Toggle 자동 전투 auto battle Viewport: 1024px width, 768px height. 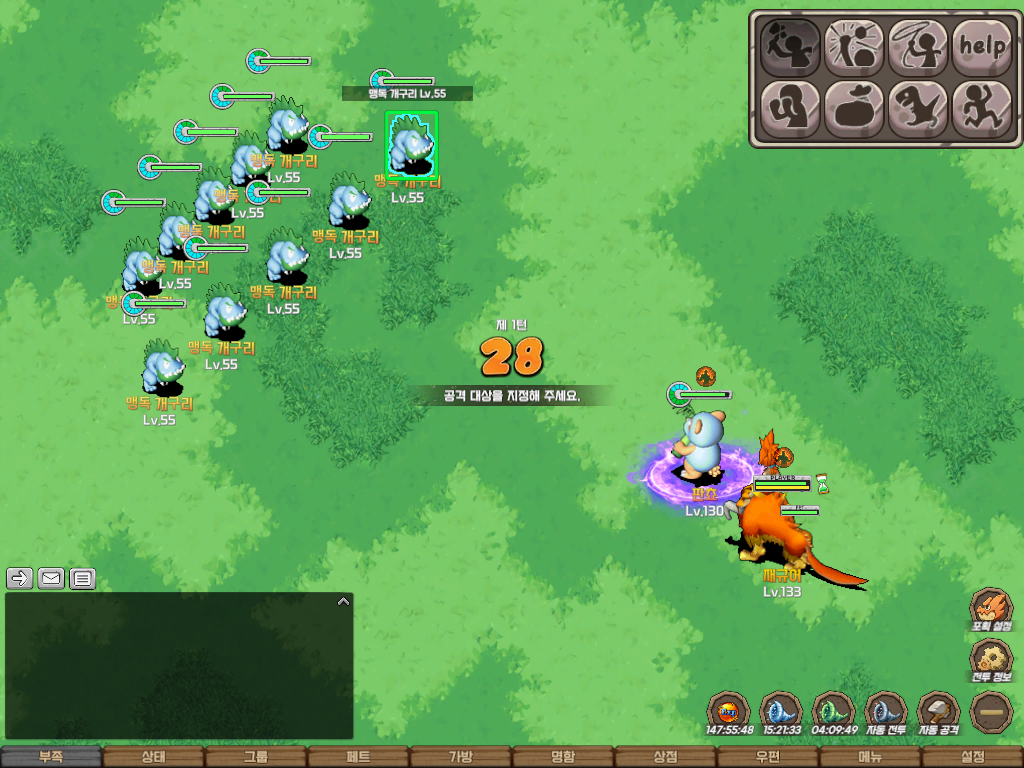point(886,713)
